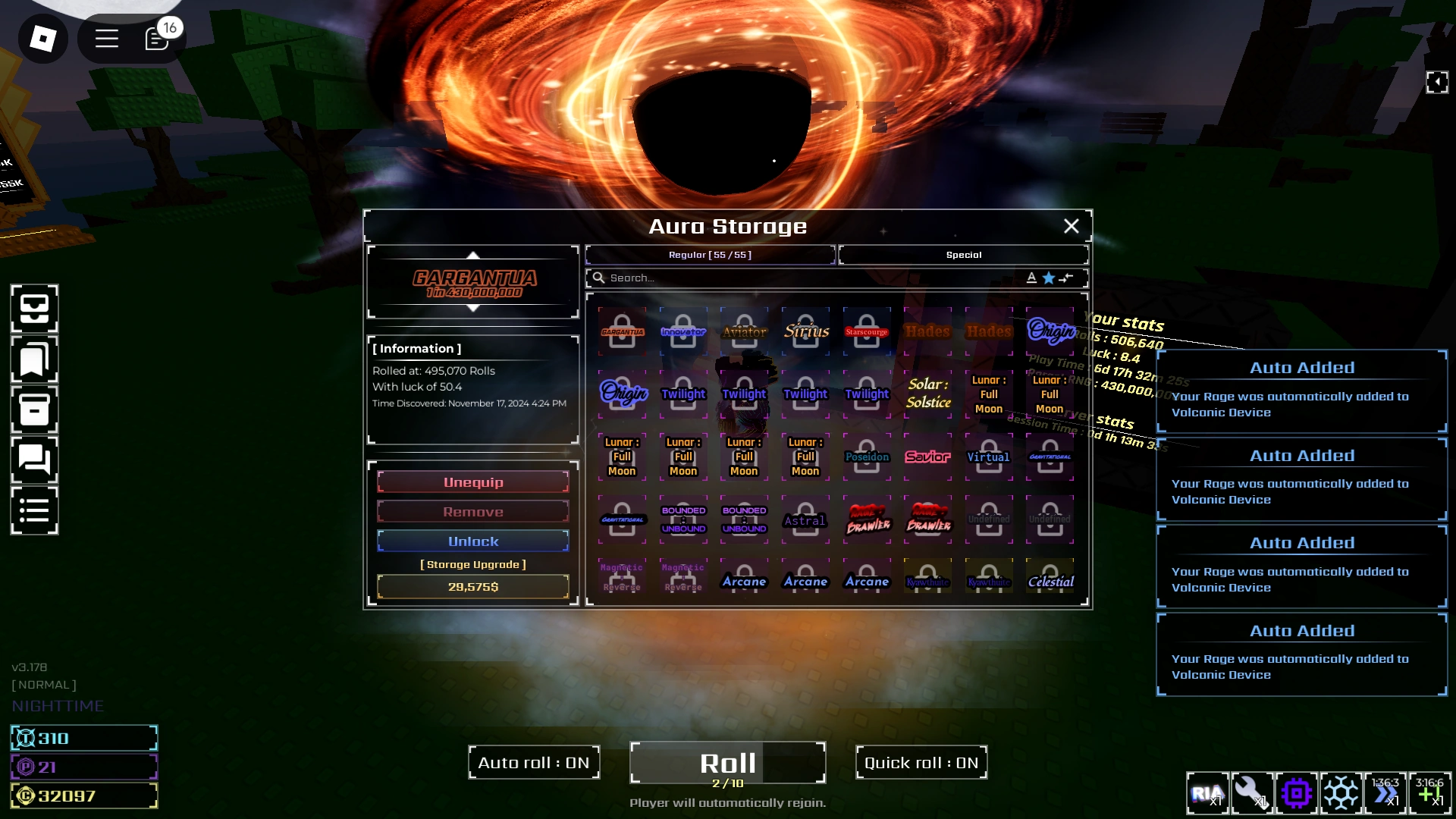Switch to the Special tab
1456x819 pixels.
point(963,255)
